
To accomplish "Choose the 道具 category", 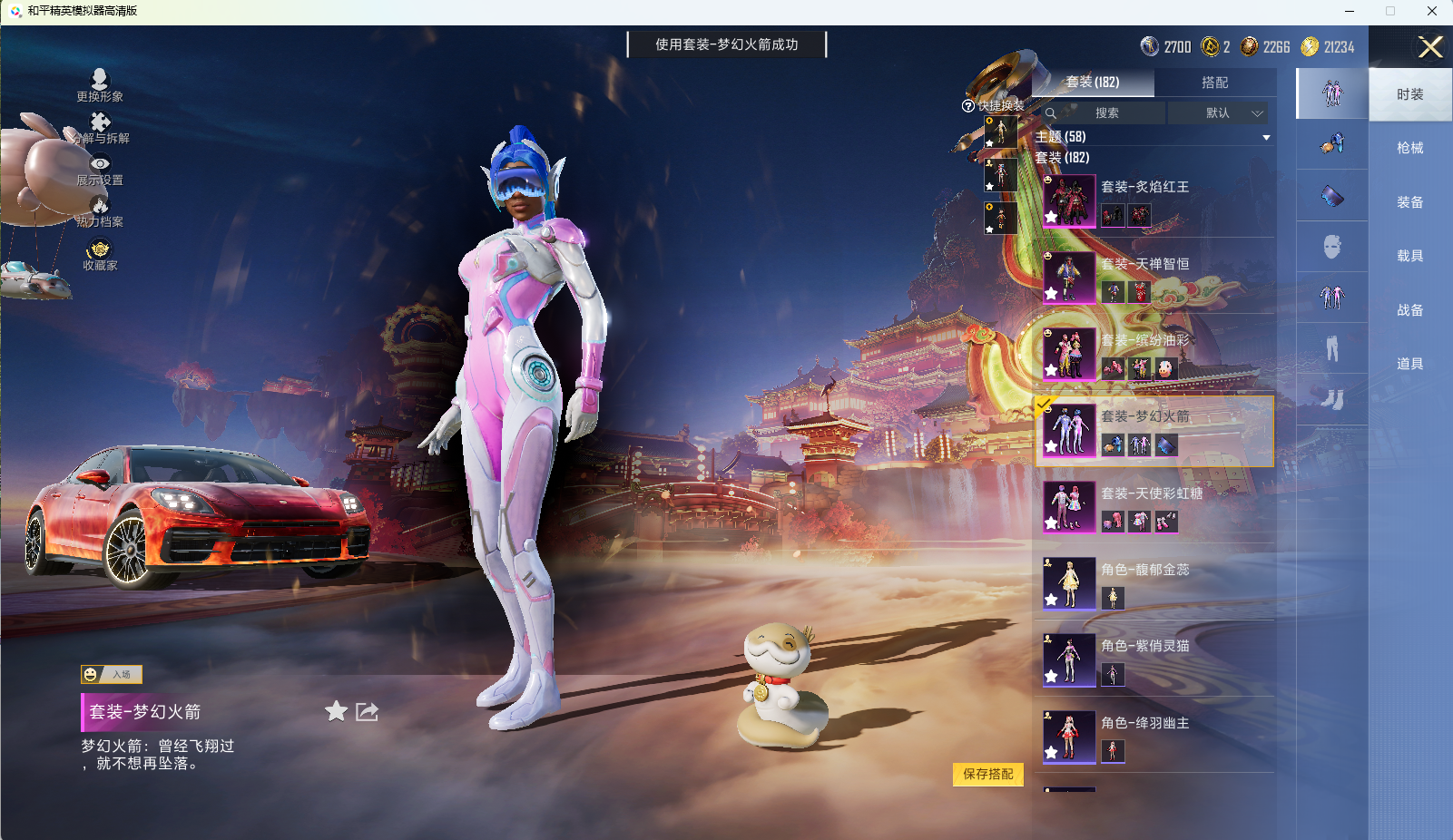I will tap(1409, 364).
